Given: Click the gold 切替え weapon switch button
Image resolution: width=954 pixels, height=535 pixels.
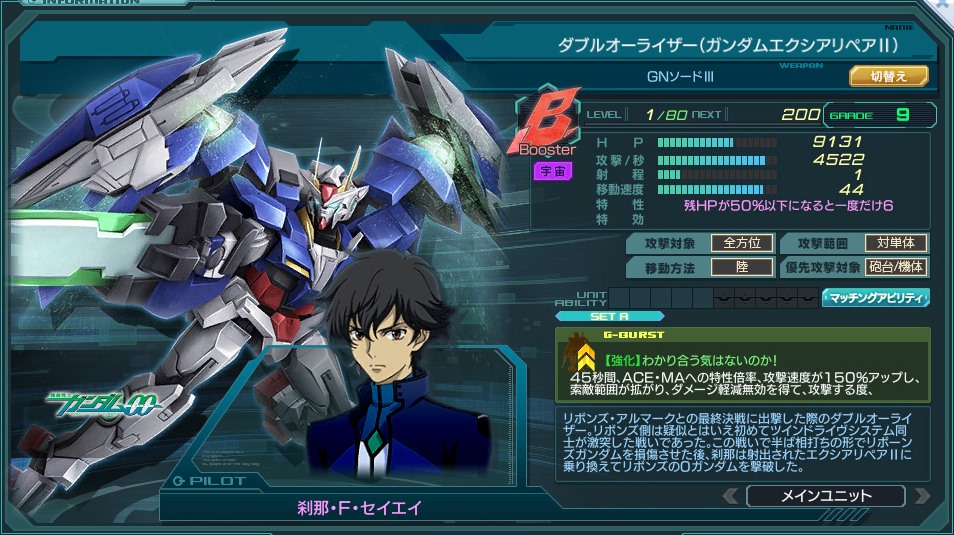Looking at the screenshot, I should coord(889,76).
